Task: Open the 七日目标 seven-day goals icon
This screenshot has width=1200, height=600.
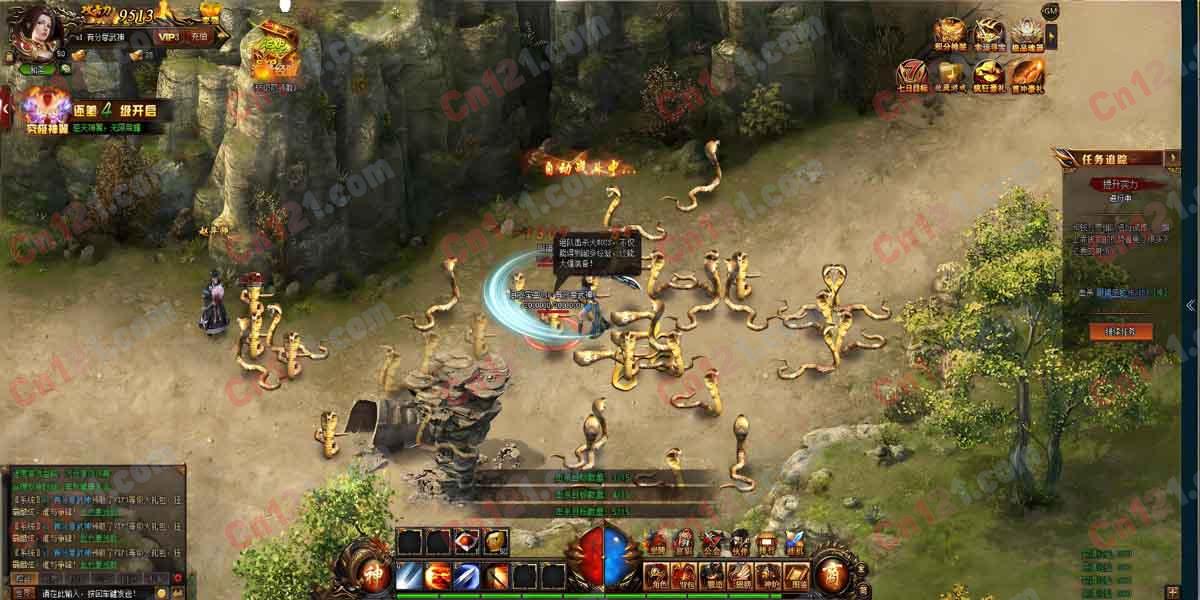Action: click(x=912, y=74)
